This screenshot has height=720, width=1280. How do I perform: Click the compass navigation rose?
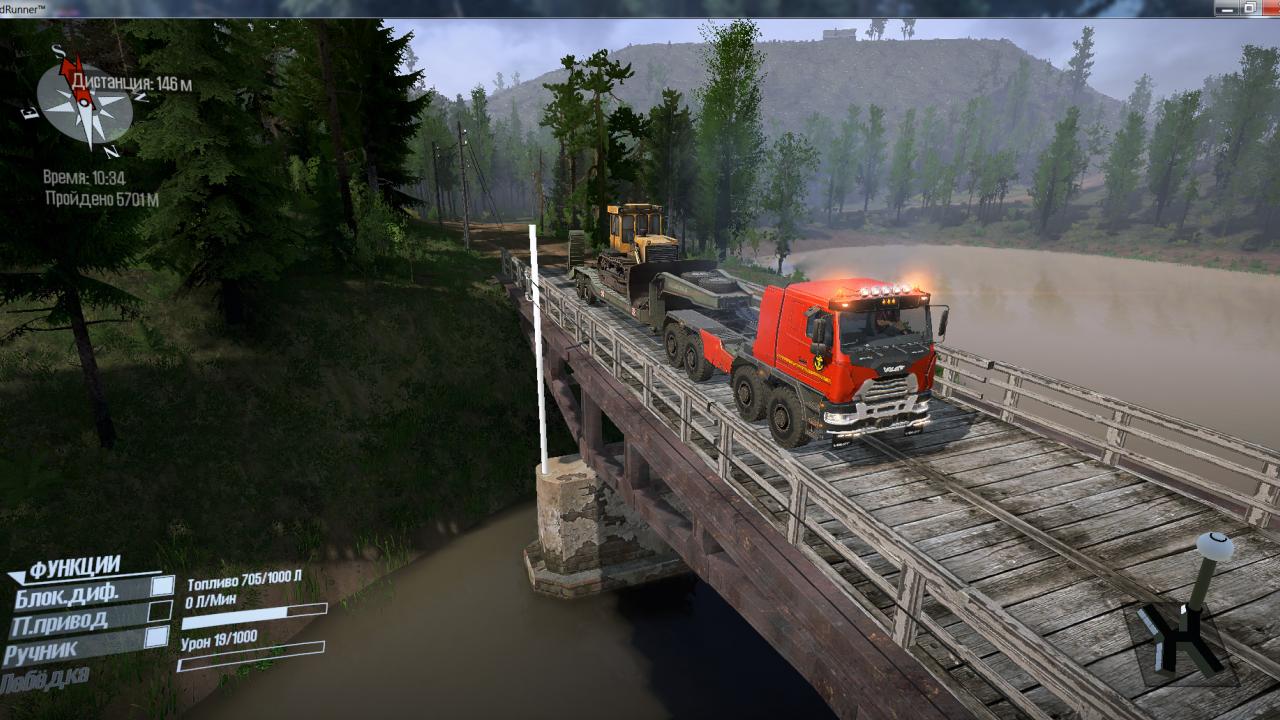85,102
